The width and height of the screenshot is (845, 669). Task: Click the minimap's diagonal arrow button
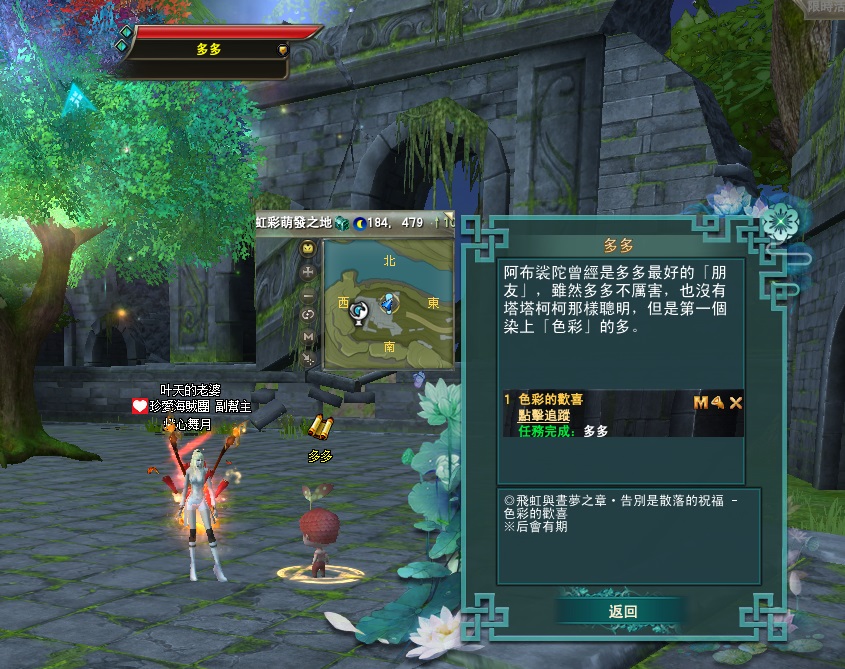tap(308, 358)
